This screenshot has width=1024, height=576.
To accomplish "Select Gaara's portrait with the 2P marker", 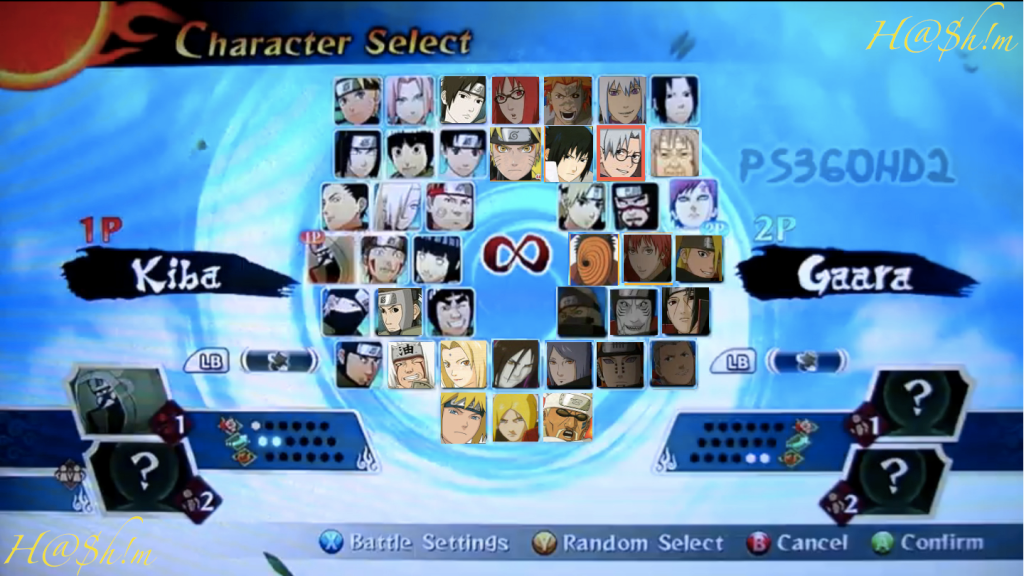I will [x=692, y=205].
